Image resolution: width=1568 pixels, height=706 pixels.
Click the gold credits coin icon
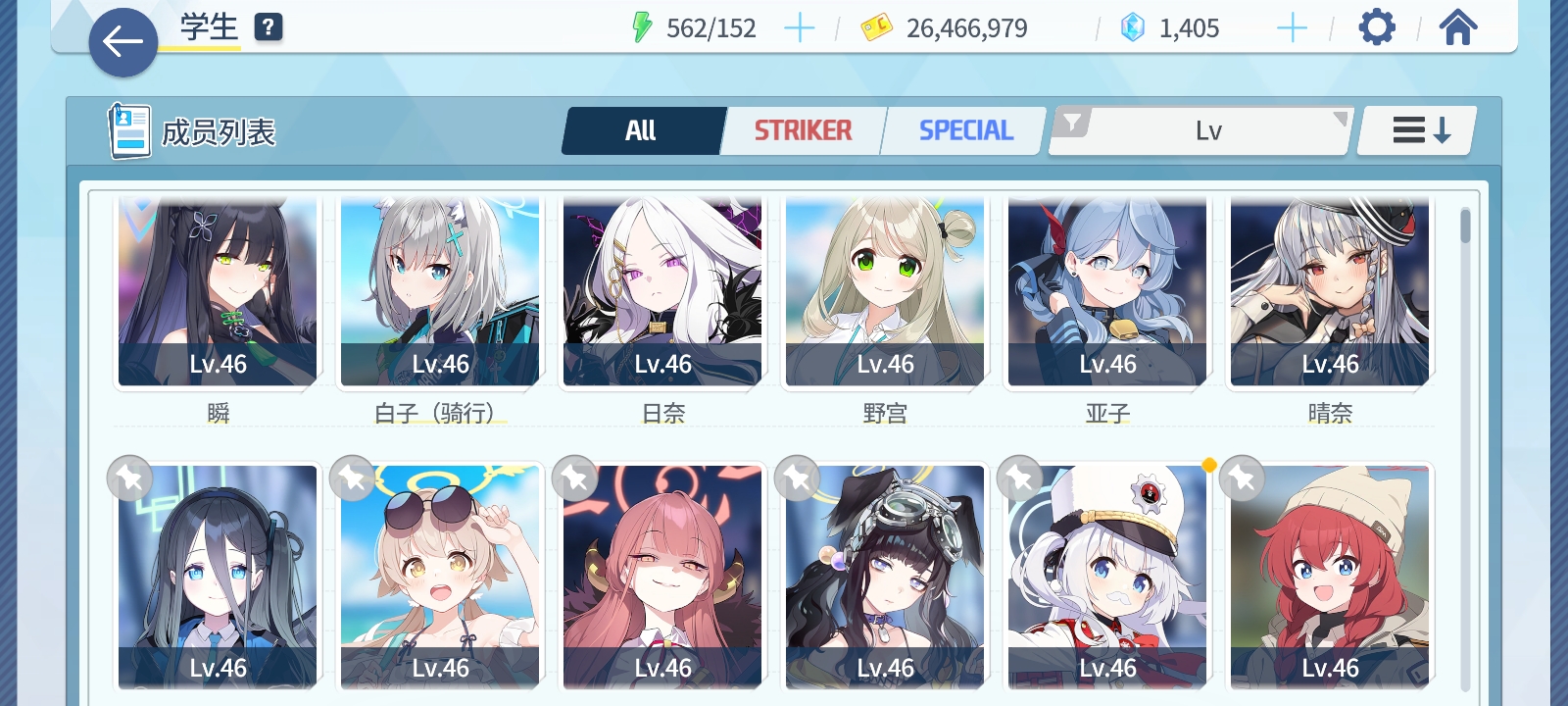point(875,27)
